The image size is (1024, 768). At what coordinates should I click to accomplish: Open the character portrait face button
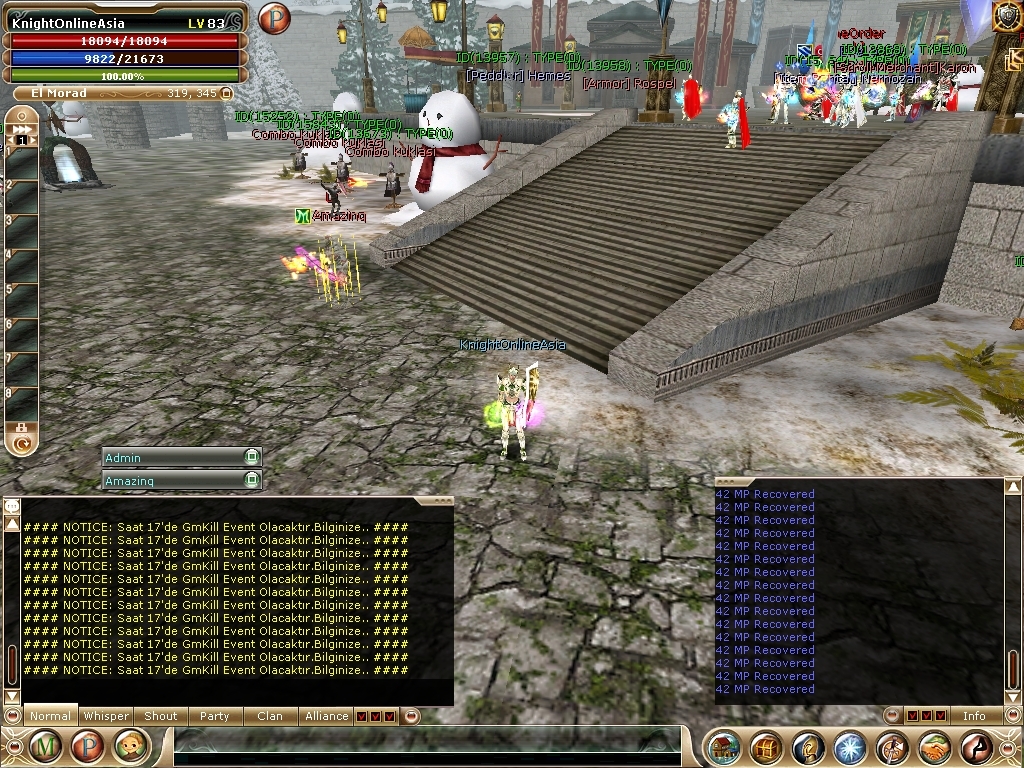click(131, 746)
